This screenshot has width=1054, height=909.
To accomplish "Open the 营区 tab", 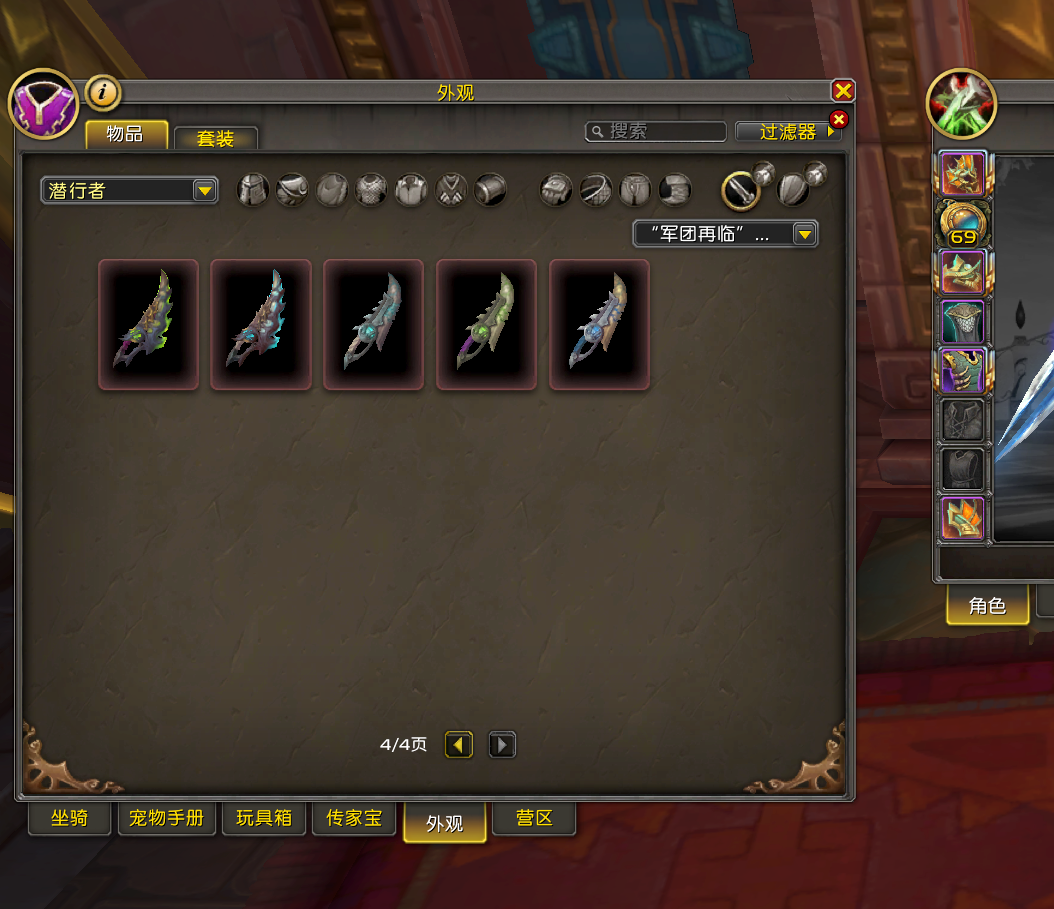I will pos(534,818).
